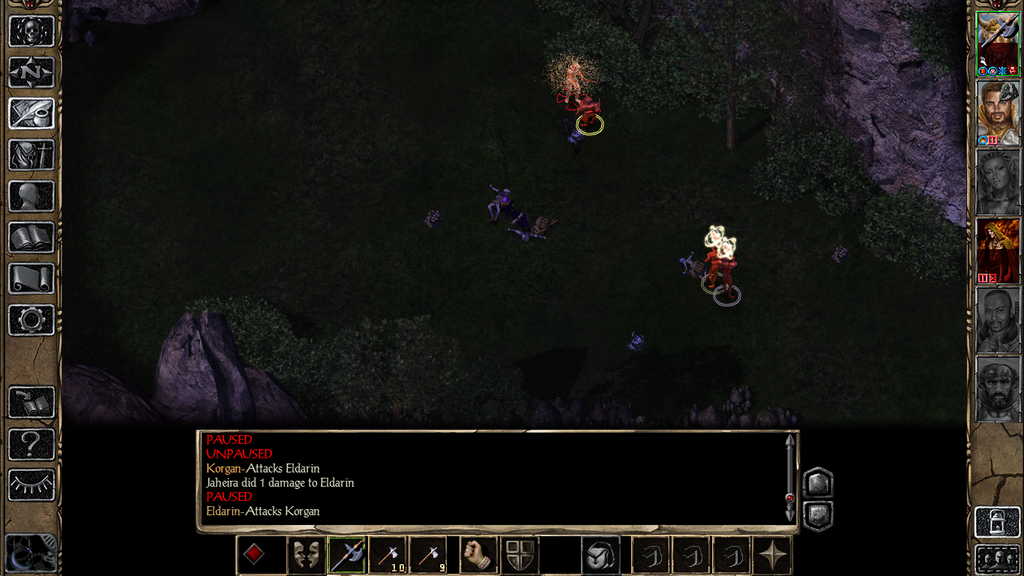Screen dimensions: 1024x576
Task: Select the bearded man's portrait
Action: point(997,112)
